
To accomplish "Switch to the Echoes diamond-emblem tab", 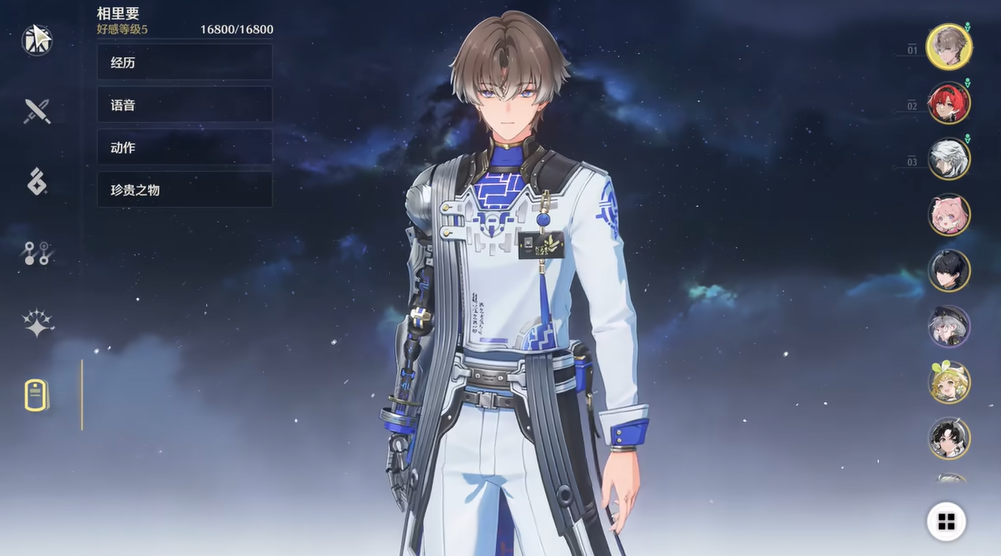I will (37, 182).
